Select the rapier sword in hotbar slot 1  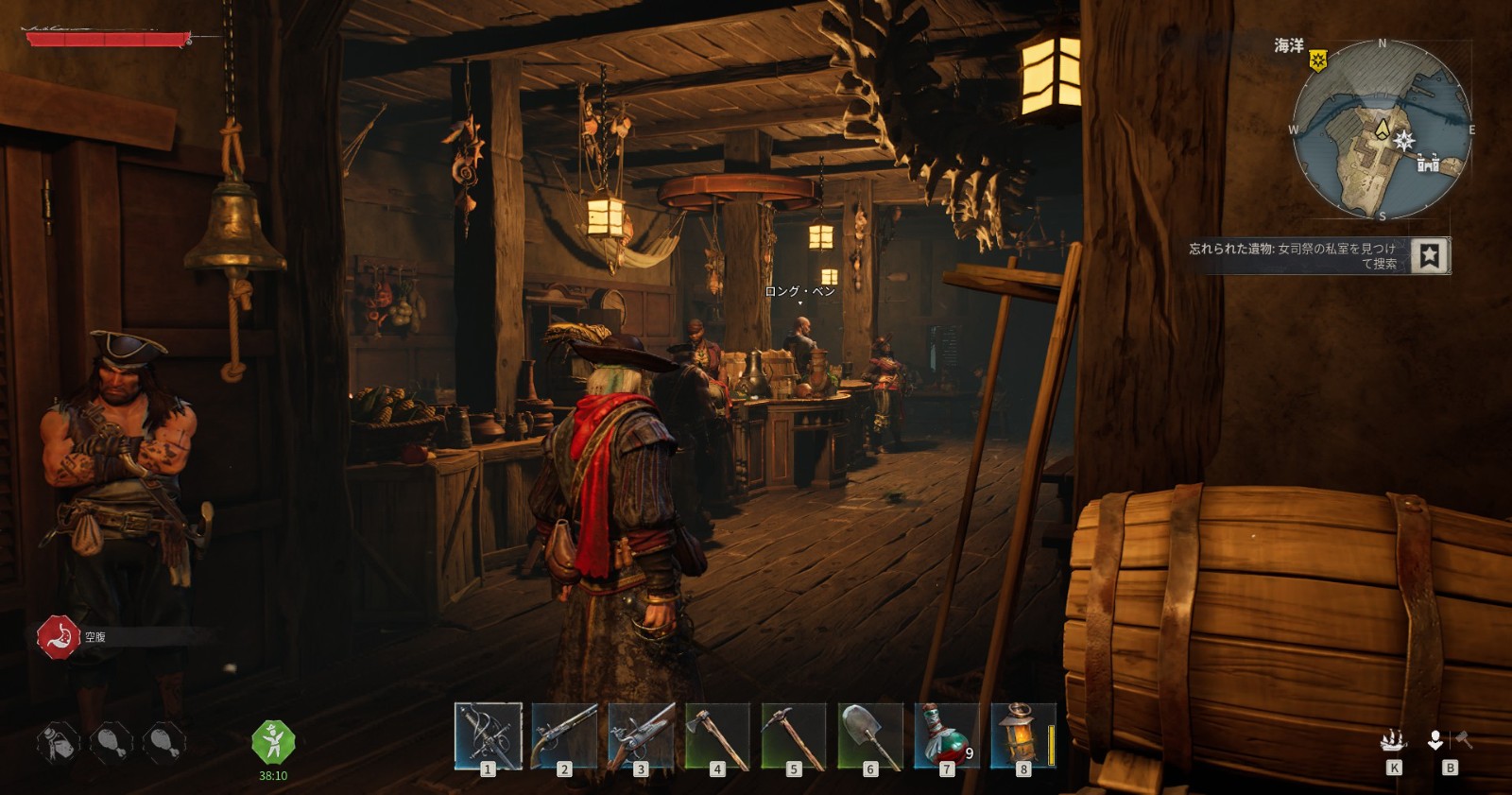[x=488, y=735]
